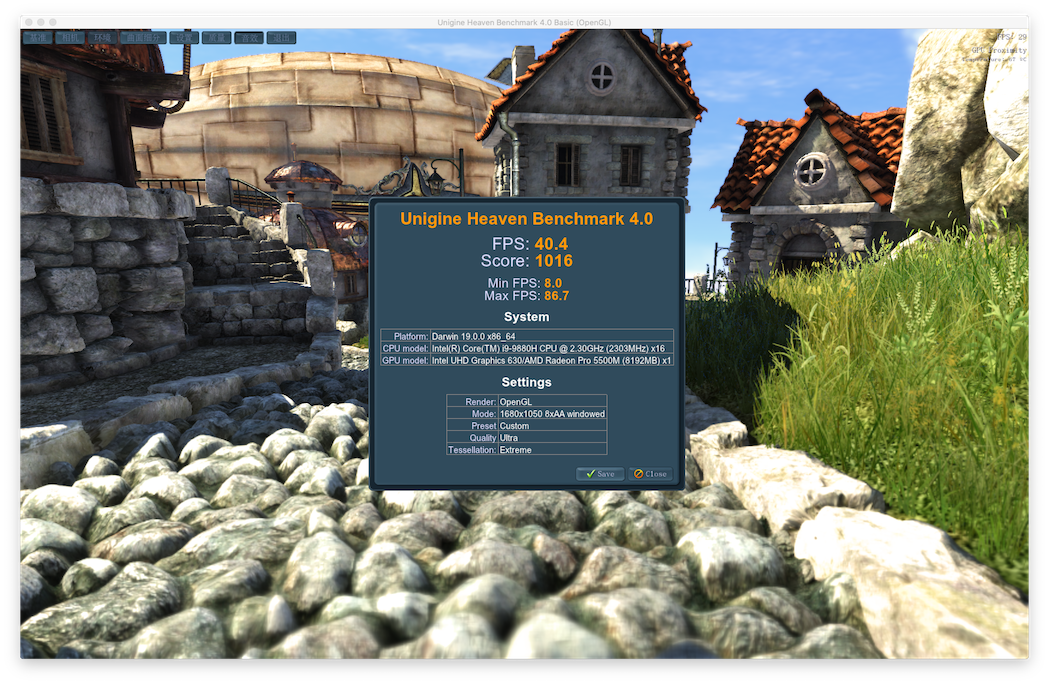The image size is (1049, 684).
Task: Open the 基准 (Benchmark) toolbar button
Action: pyautogui.click(x=37, y=38)
